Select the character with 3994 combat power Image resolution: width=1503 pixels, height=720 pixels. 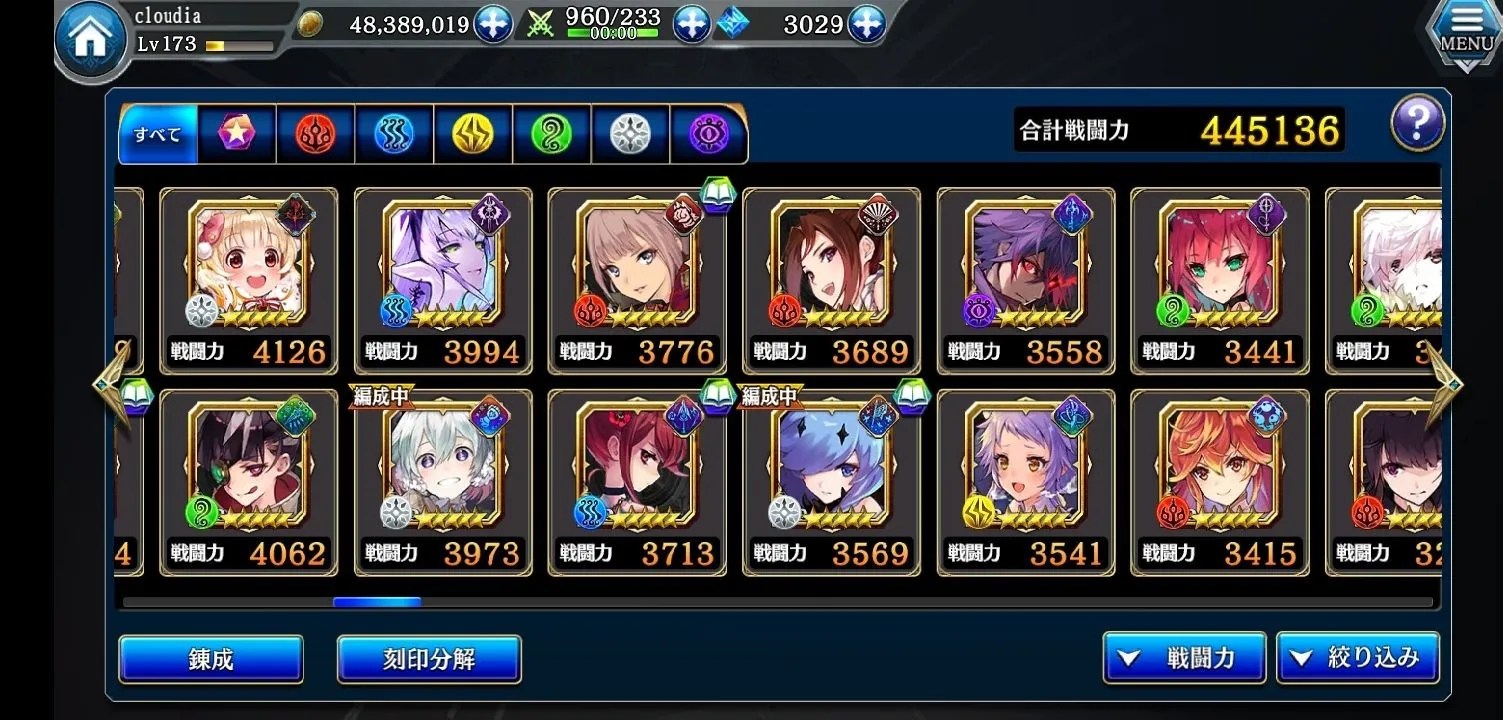(443, 280)
